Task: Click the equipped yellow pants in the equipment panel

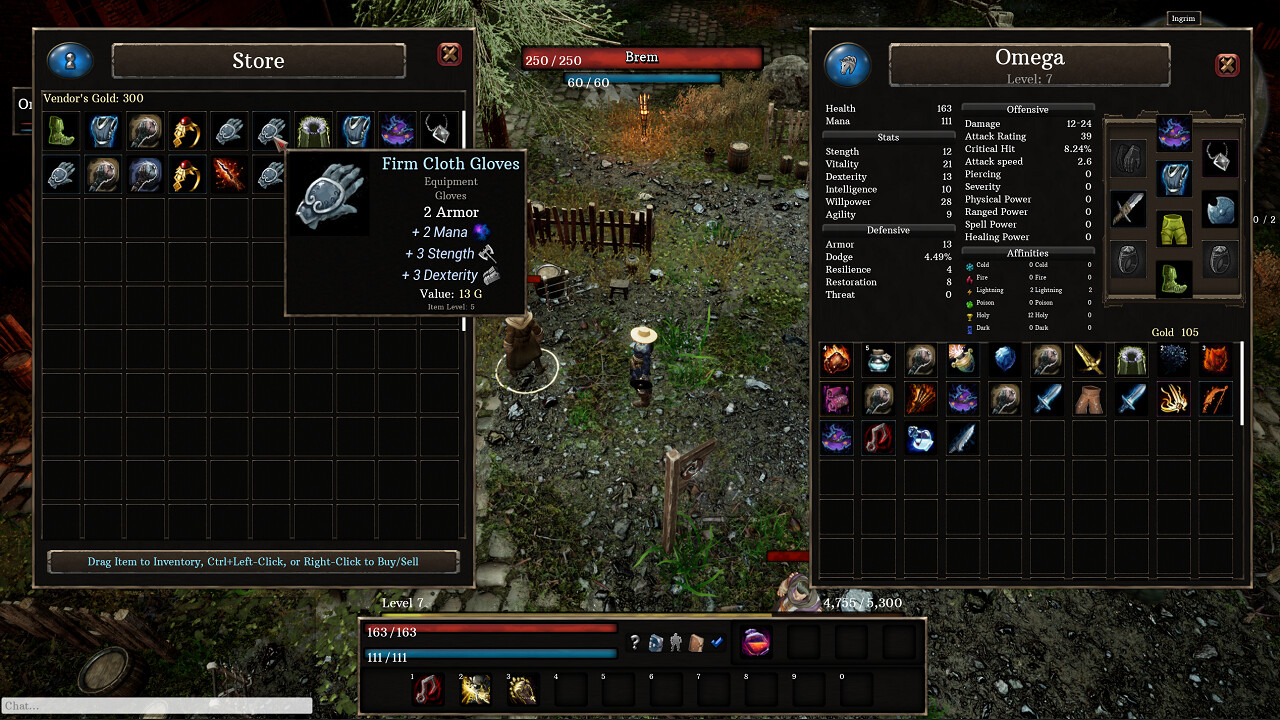Action: (1174, 228)
